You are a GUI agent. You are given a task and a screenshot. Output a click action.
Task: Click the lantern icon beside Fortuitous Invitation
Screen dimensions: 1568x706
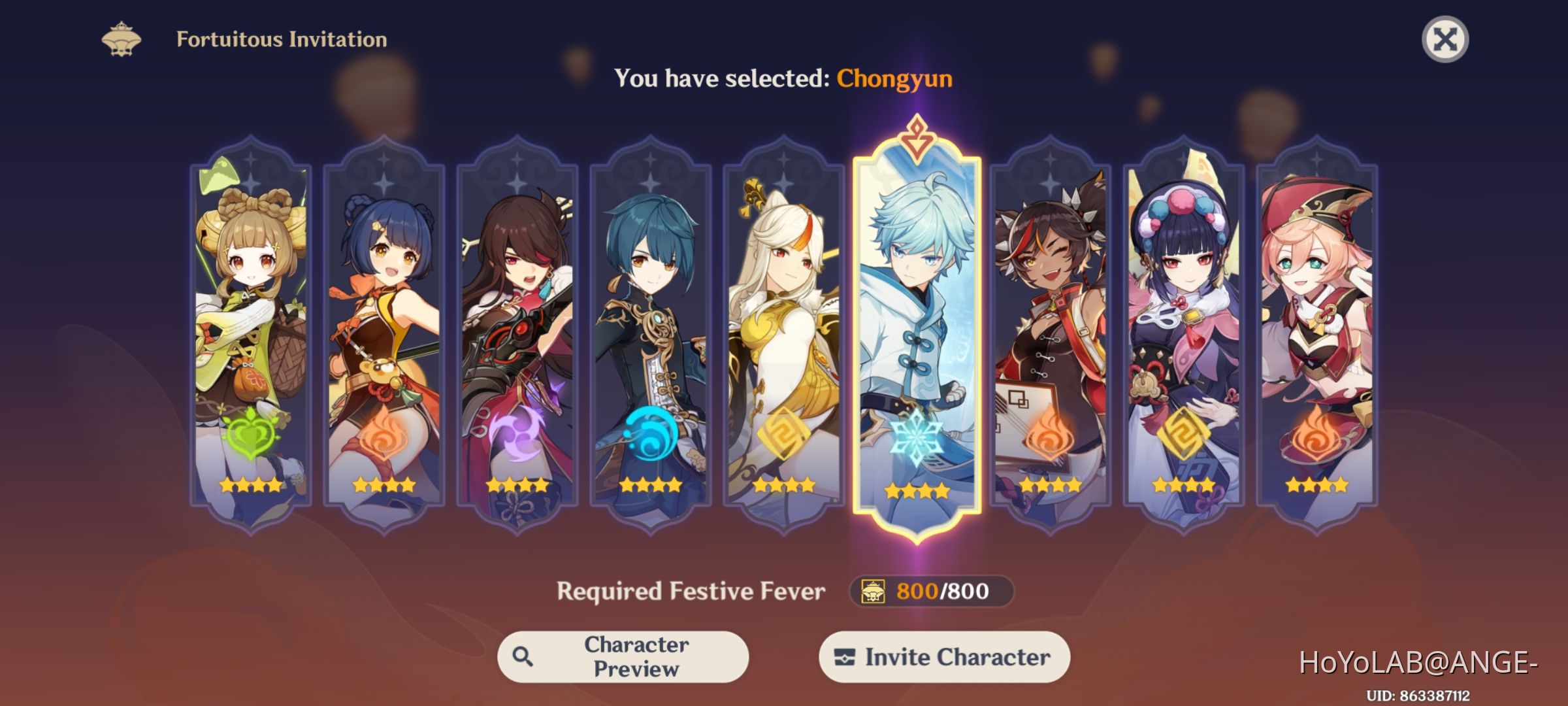click(x=121, y=39)
